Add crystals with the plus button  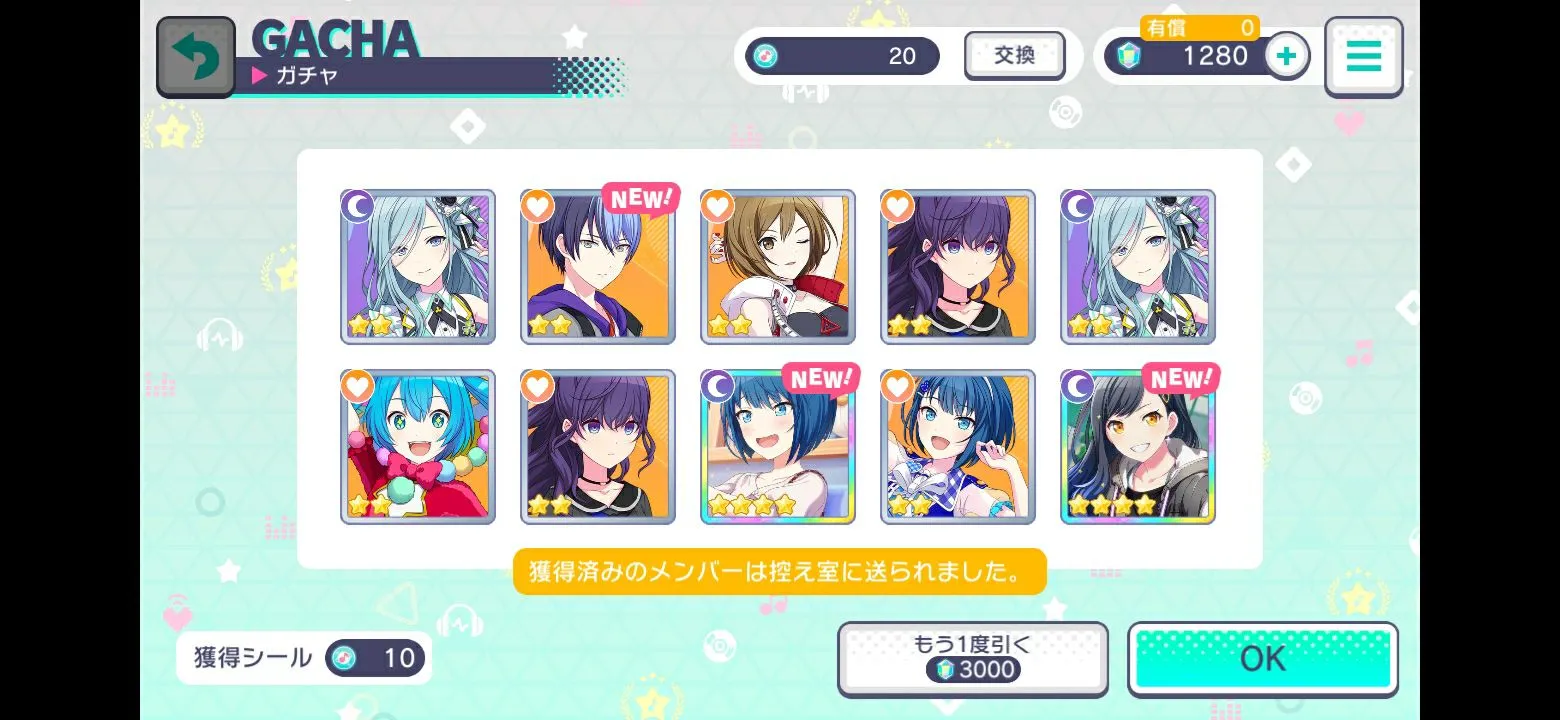tap(1287, 56)
